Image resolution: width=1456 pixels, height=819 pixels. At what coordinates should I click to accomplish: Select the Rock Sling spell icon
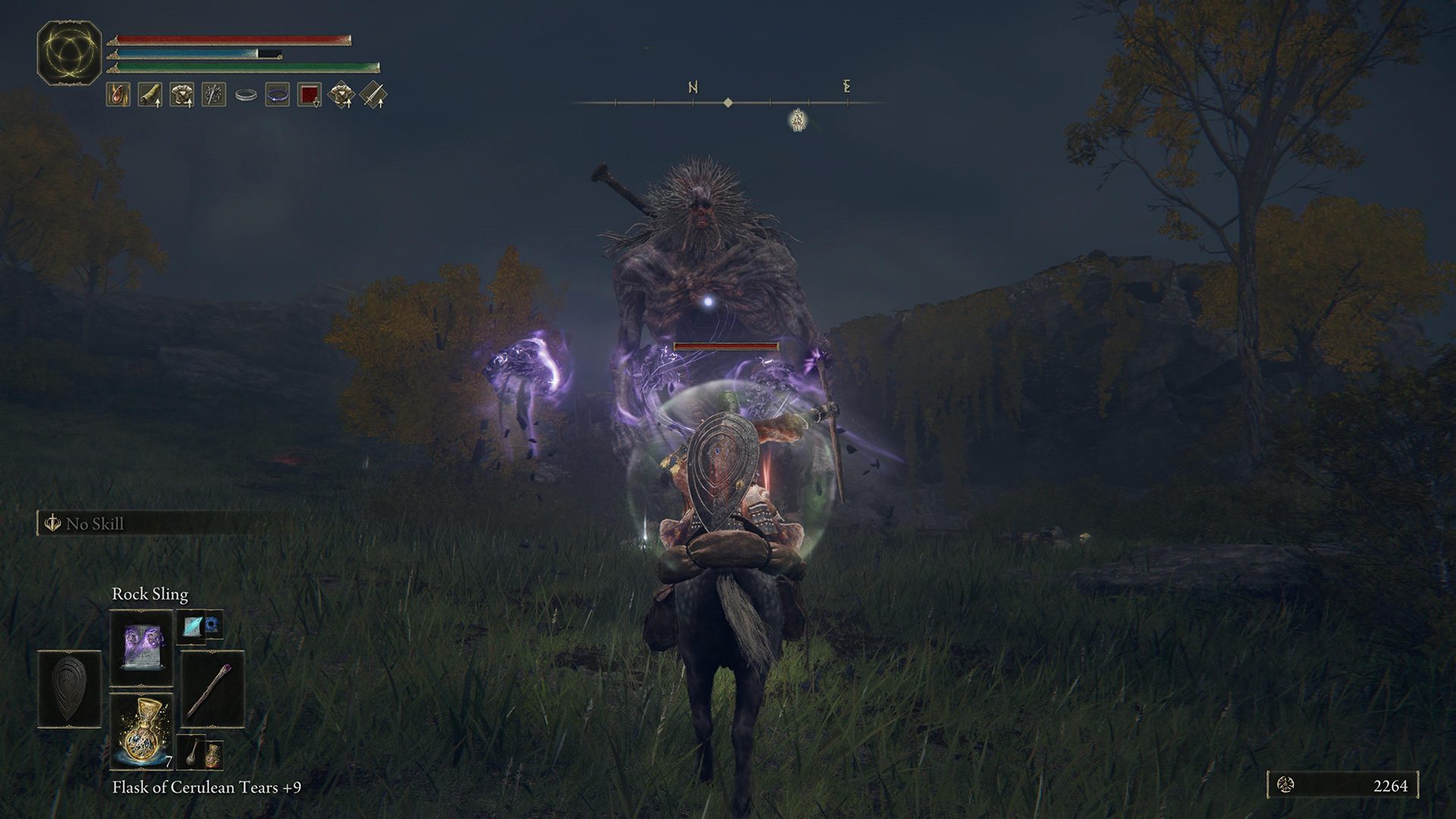click(141, 648)
